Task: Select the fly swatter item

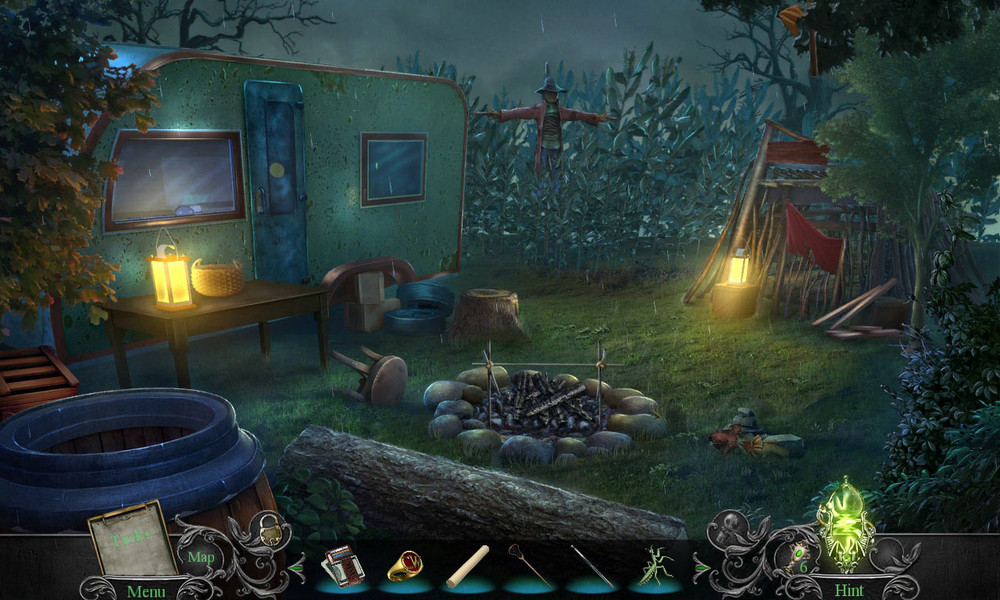Action: coord(530,565)
